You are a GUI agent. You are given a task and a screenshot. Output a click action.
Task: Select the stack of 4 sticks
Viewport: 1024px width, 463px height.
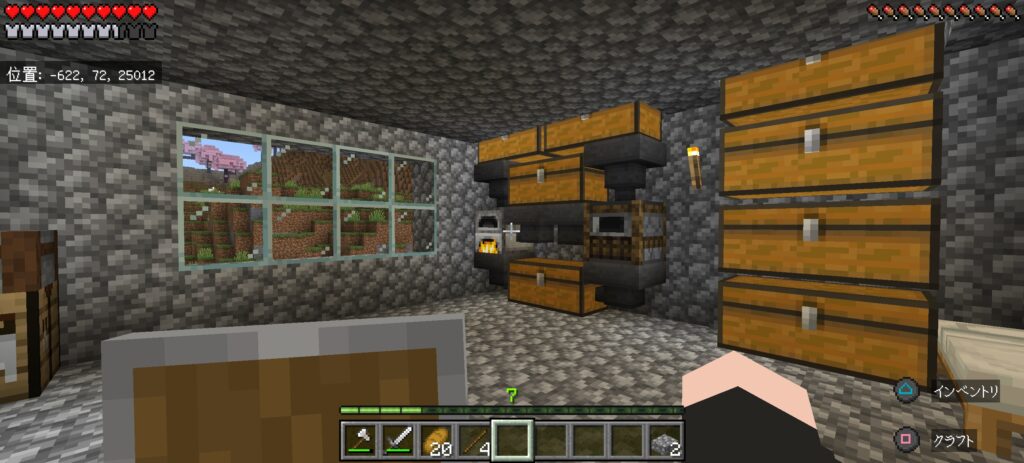pyautogui.click(x=475, y=440)
